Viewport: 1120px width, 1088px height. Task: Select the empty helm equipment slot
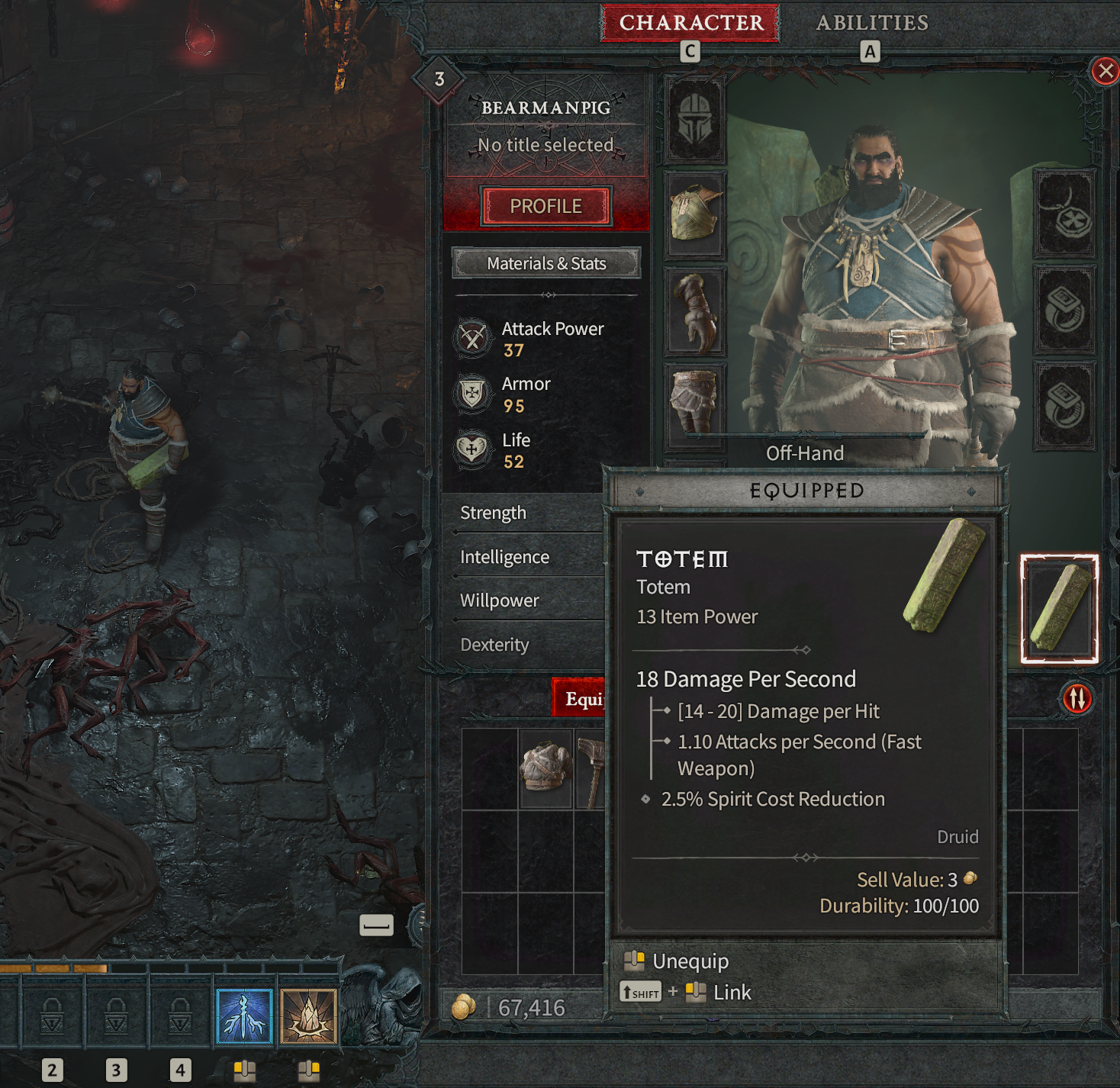click(x=694, y=121)
